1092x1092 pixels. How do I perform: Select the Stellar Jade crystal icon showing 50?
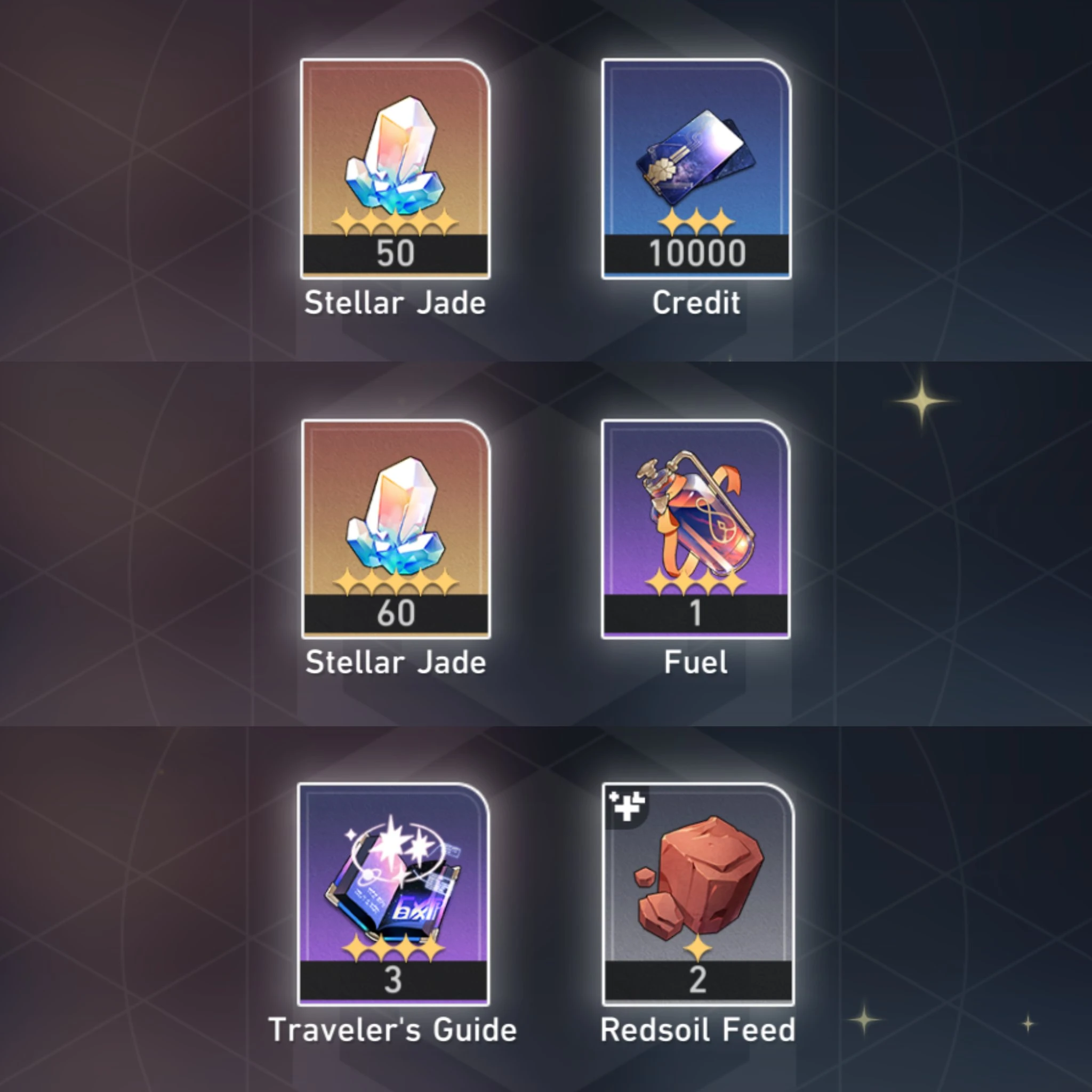[x=395, y=158]
